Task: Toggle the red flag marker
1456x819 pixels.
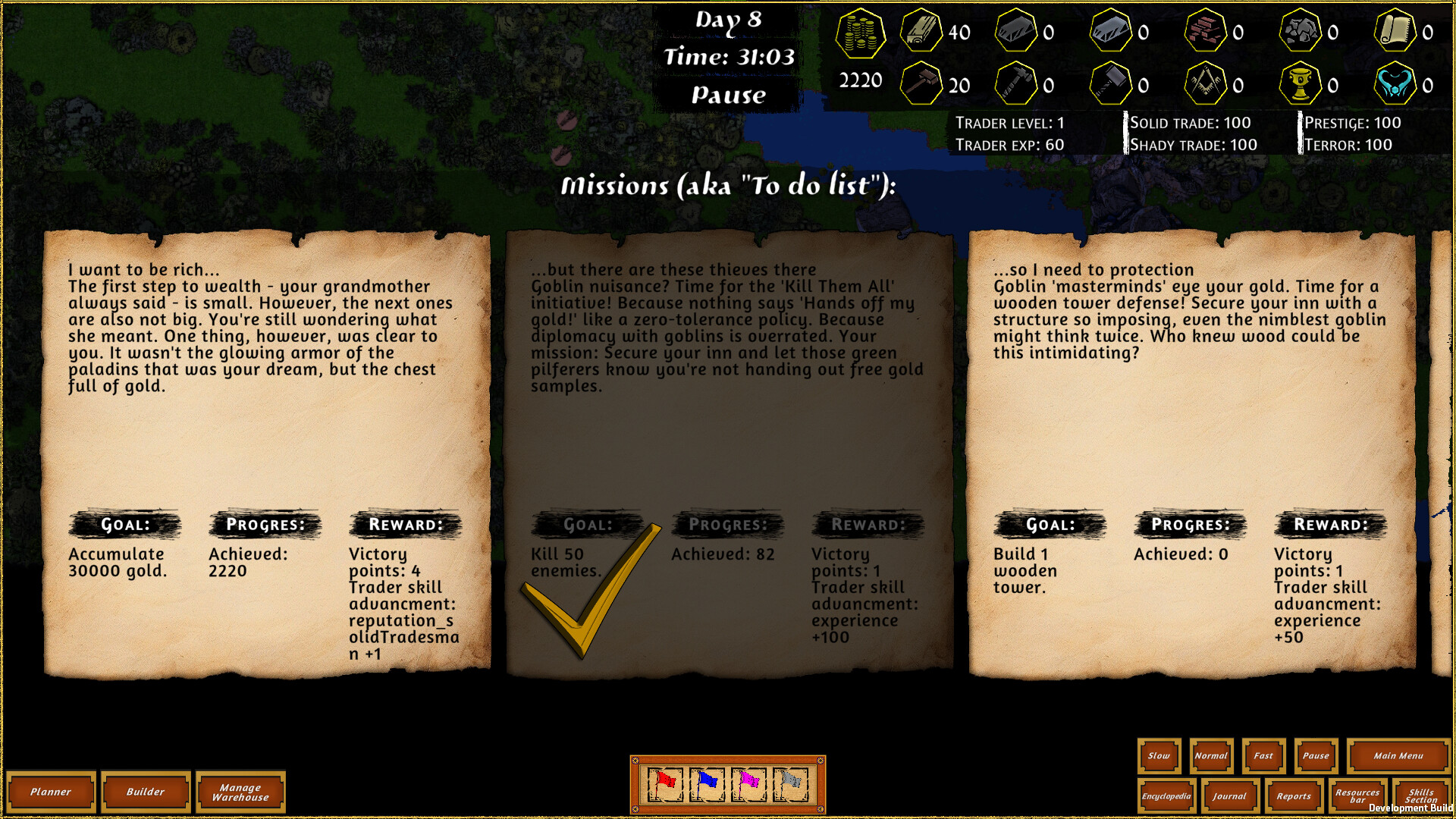Action: pyautogui.click(x=667, y=785)
